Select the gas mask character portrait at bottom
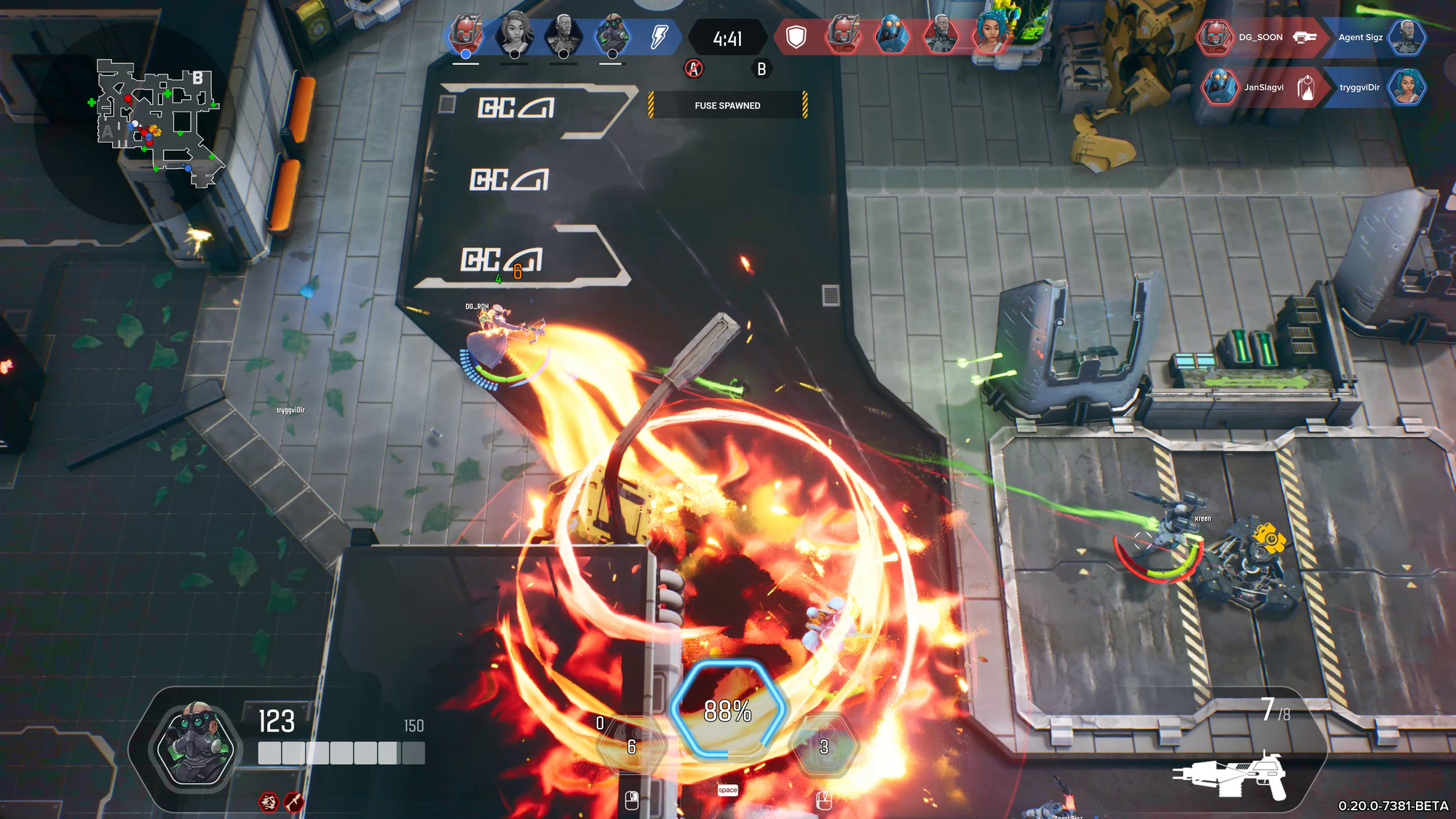 tap(195, 744)
